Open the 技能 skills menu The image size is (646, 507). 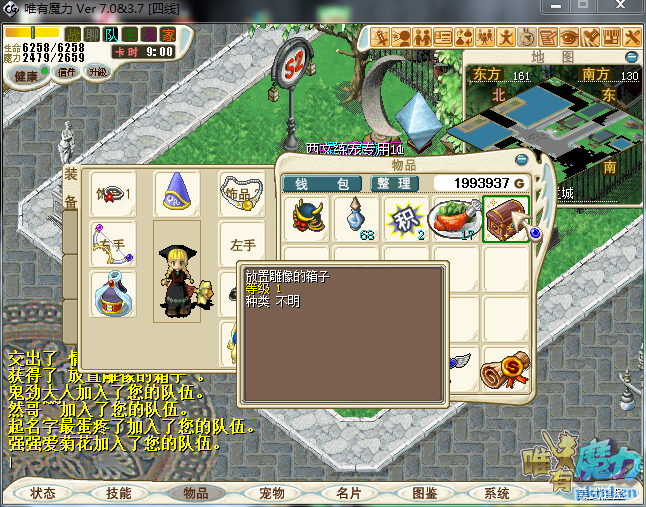[x=119, y=493]
